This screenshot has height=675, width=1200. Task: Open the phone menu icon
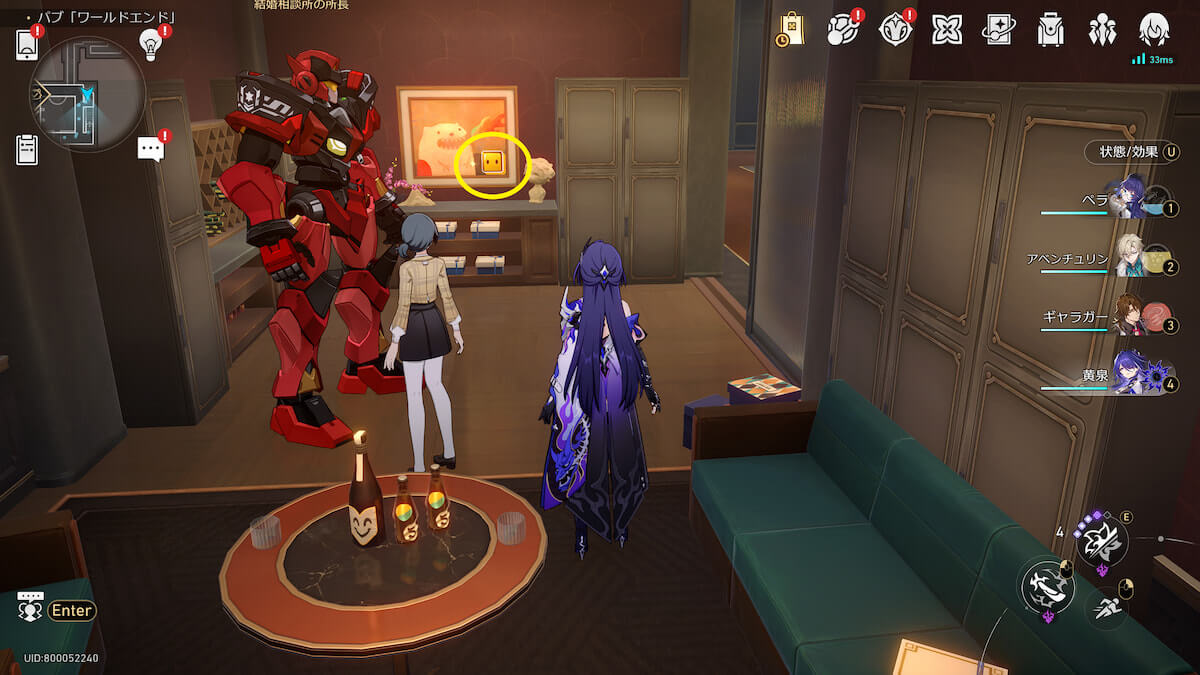[27, 45]
